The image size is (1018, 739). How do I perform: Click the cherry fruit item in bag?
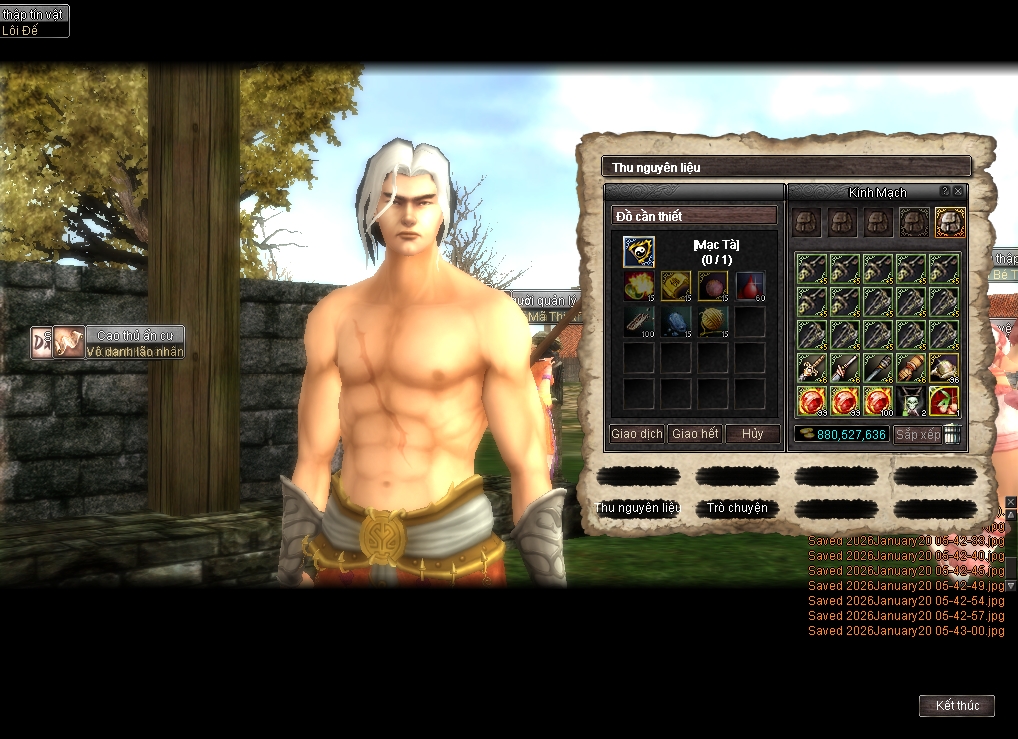pyautogui.click(x=944, y=401)
